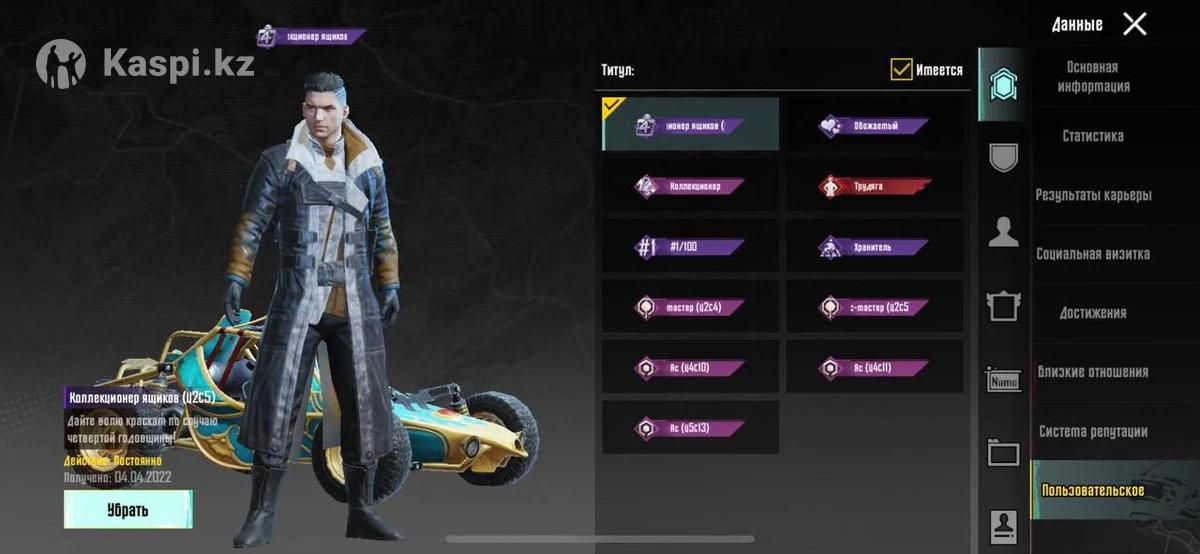
Task: Open the Name tag icon tab
Action: point(1003,380)
